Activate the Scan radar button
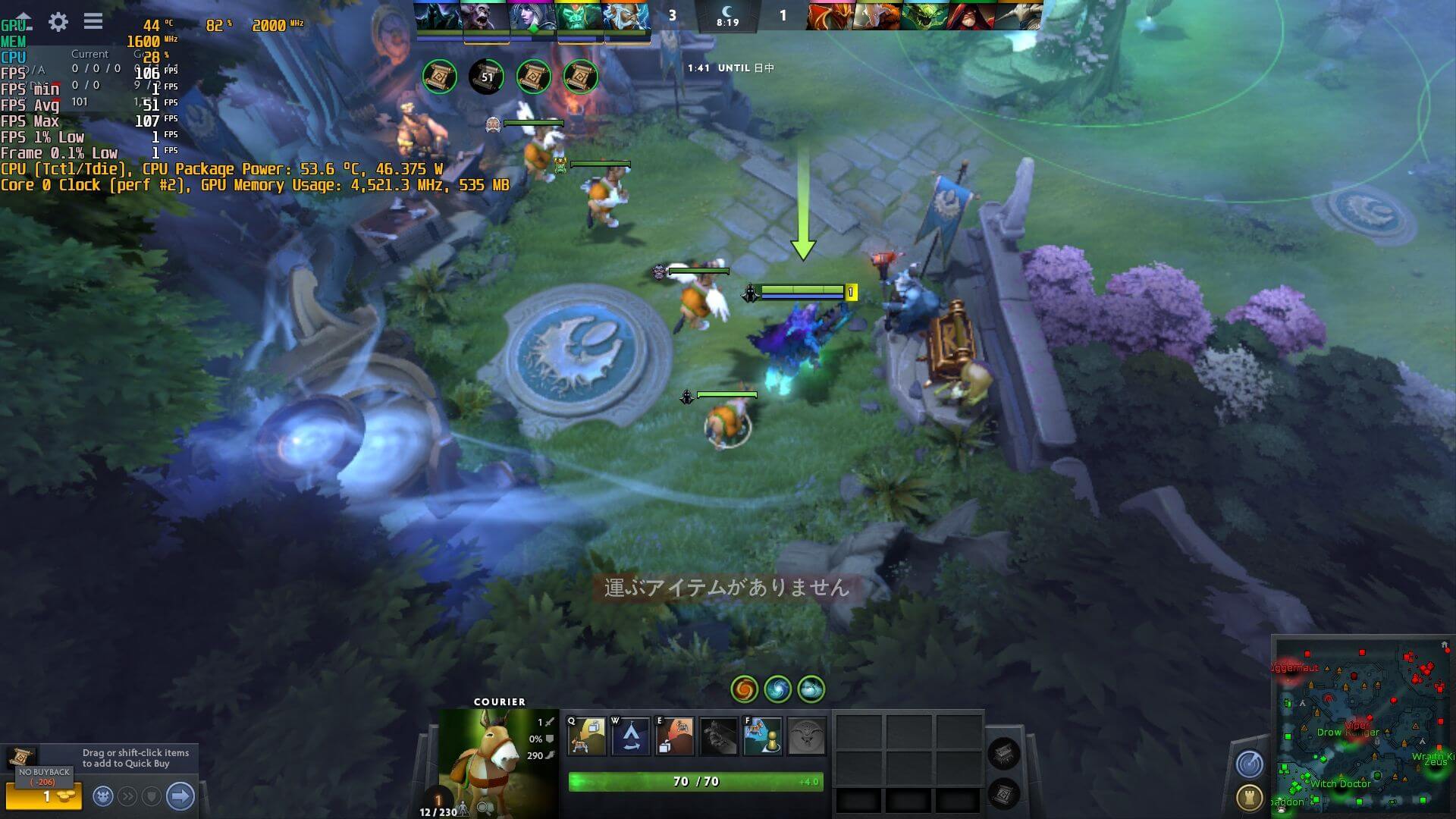Viewport: 1456px width, 819px height. coord(1249,764)
